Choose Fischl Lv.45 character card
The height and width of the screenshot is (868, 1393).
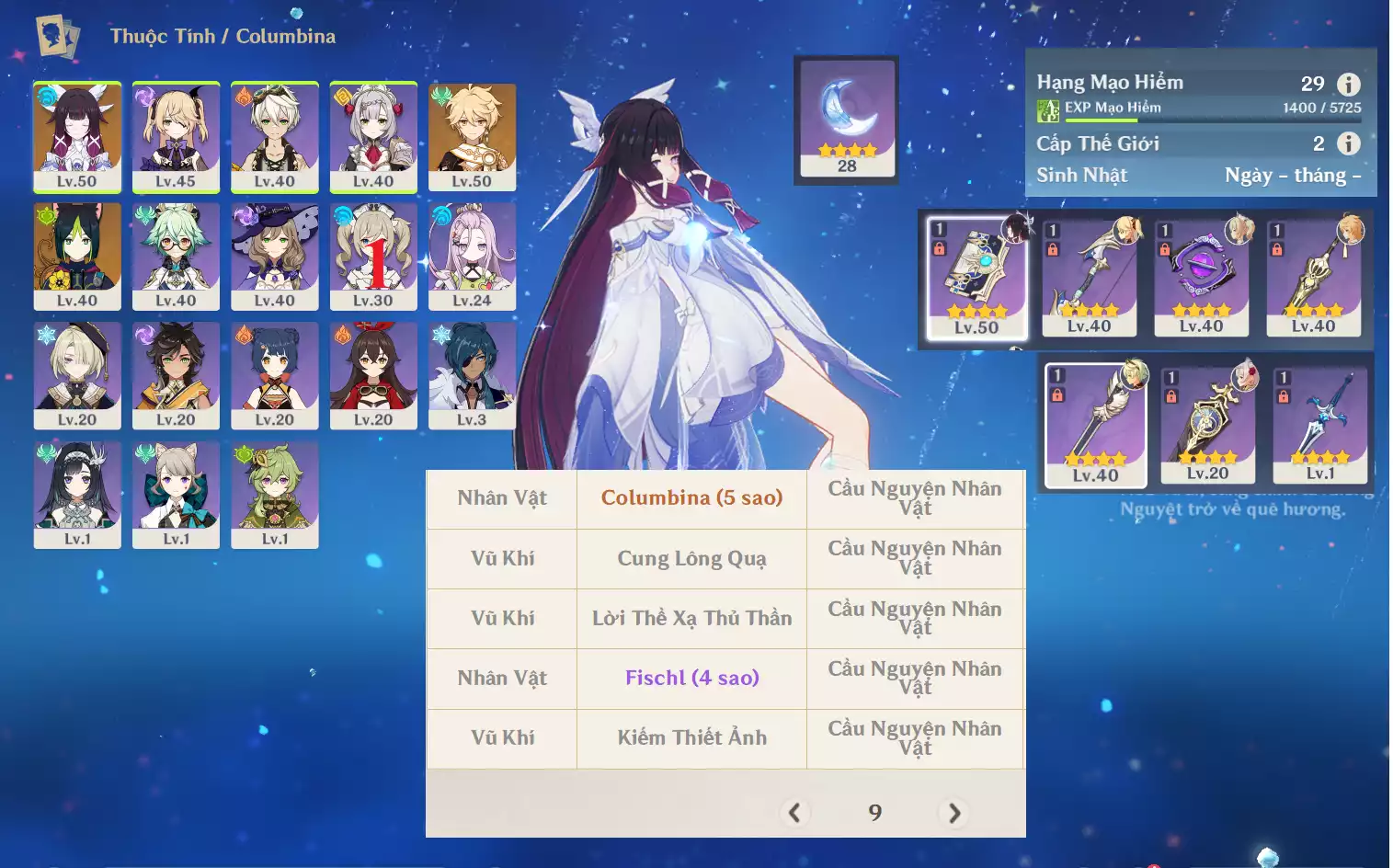point(176,136)
